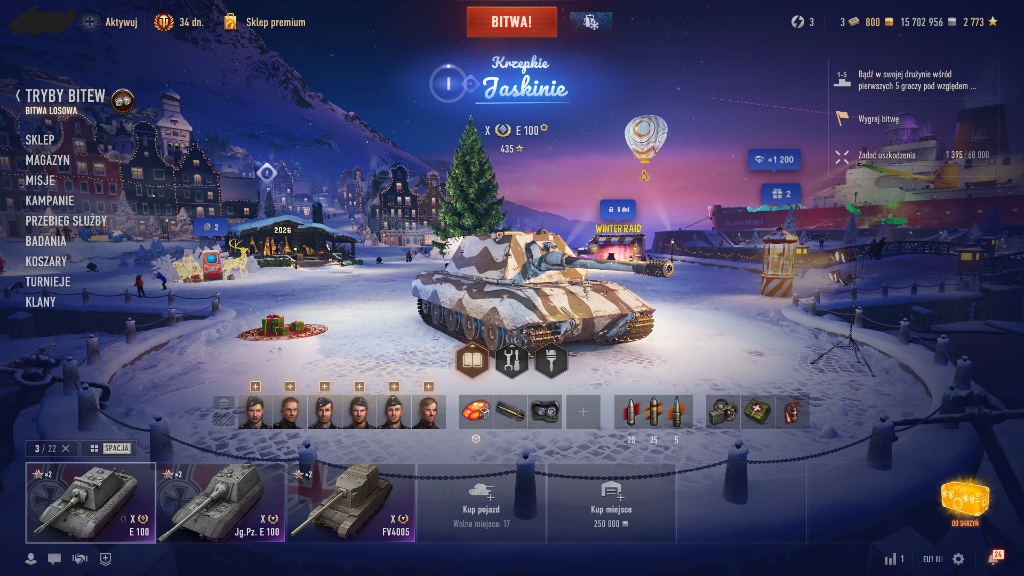
Task: Open game settings with the gear icon
Action: [x=958, y=559]
